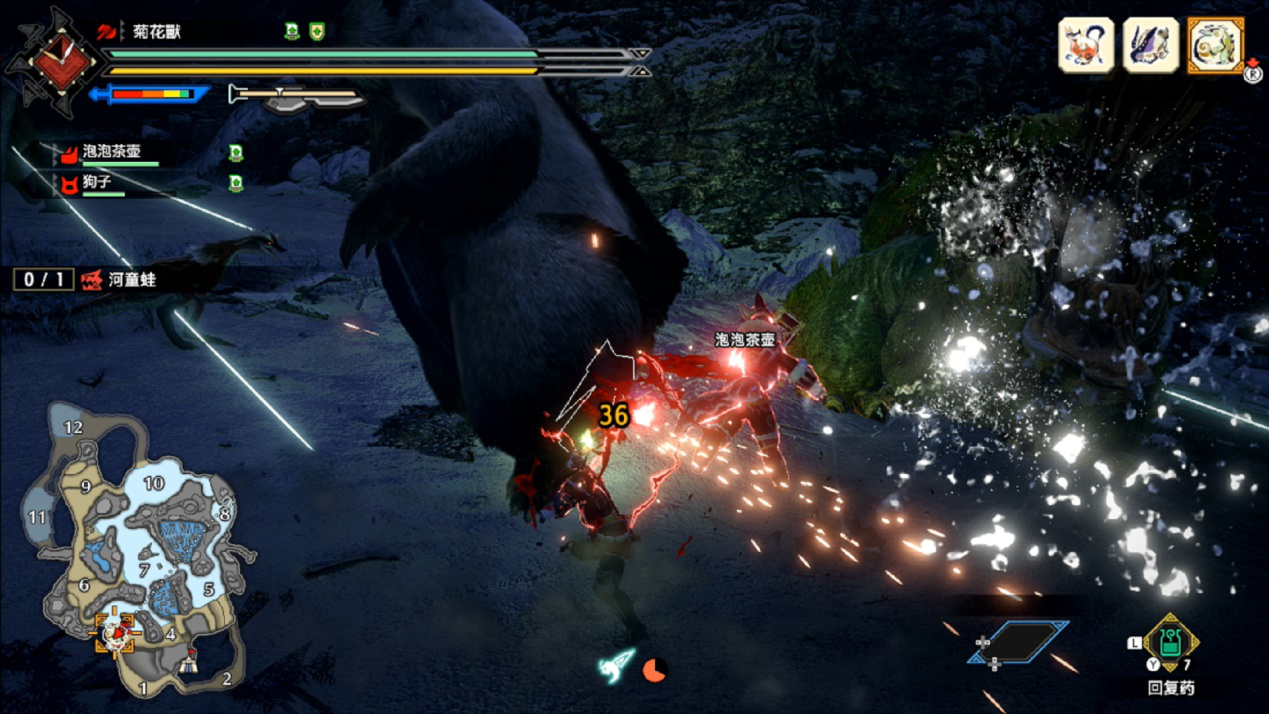Select the orange monster icon
The height and width of the screenshot is (714, 1269).
coord(1086,45)
